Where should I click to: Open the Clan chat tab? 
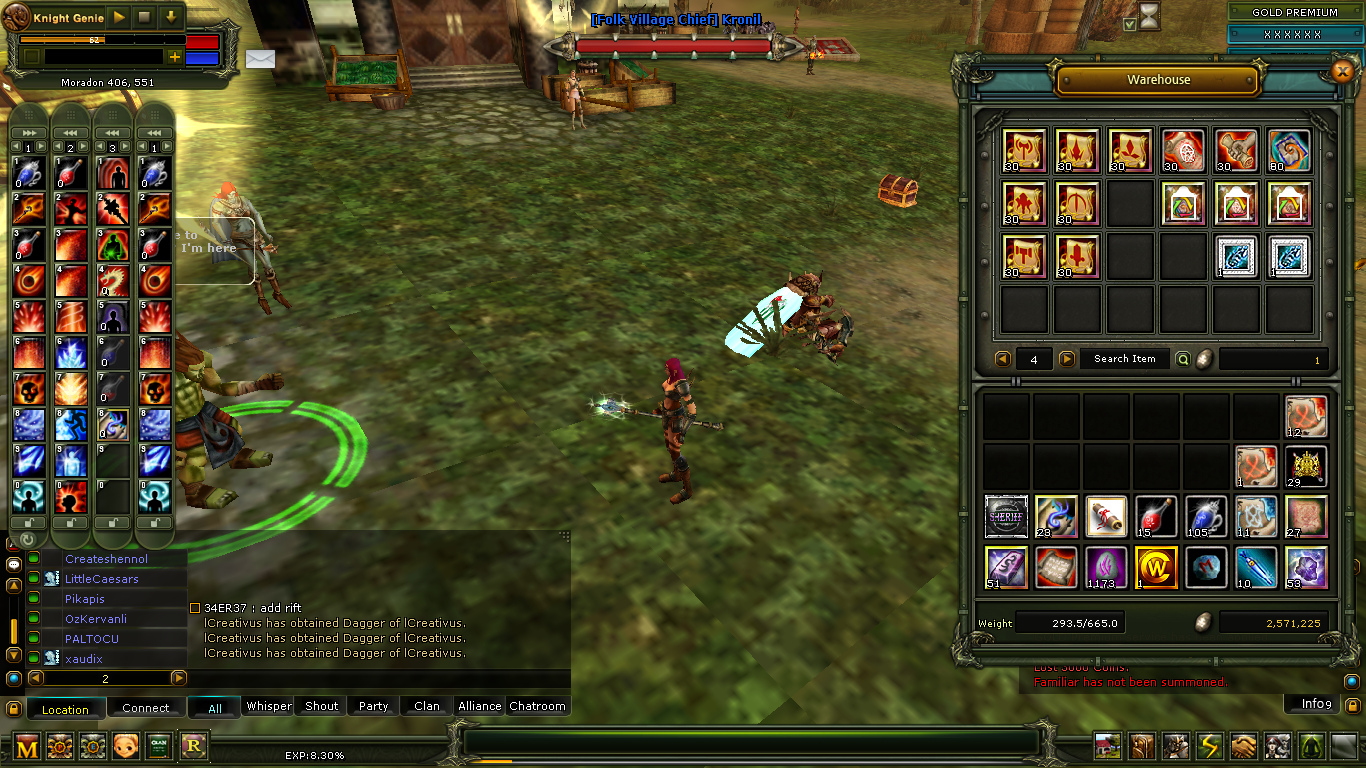(x=427, y=706)
